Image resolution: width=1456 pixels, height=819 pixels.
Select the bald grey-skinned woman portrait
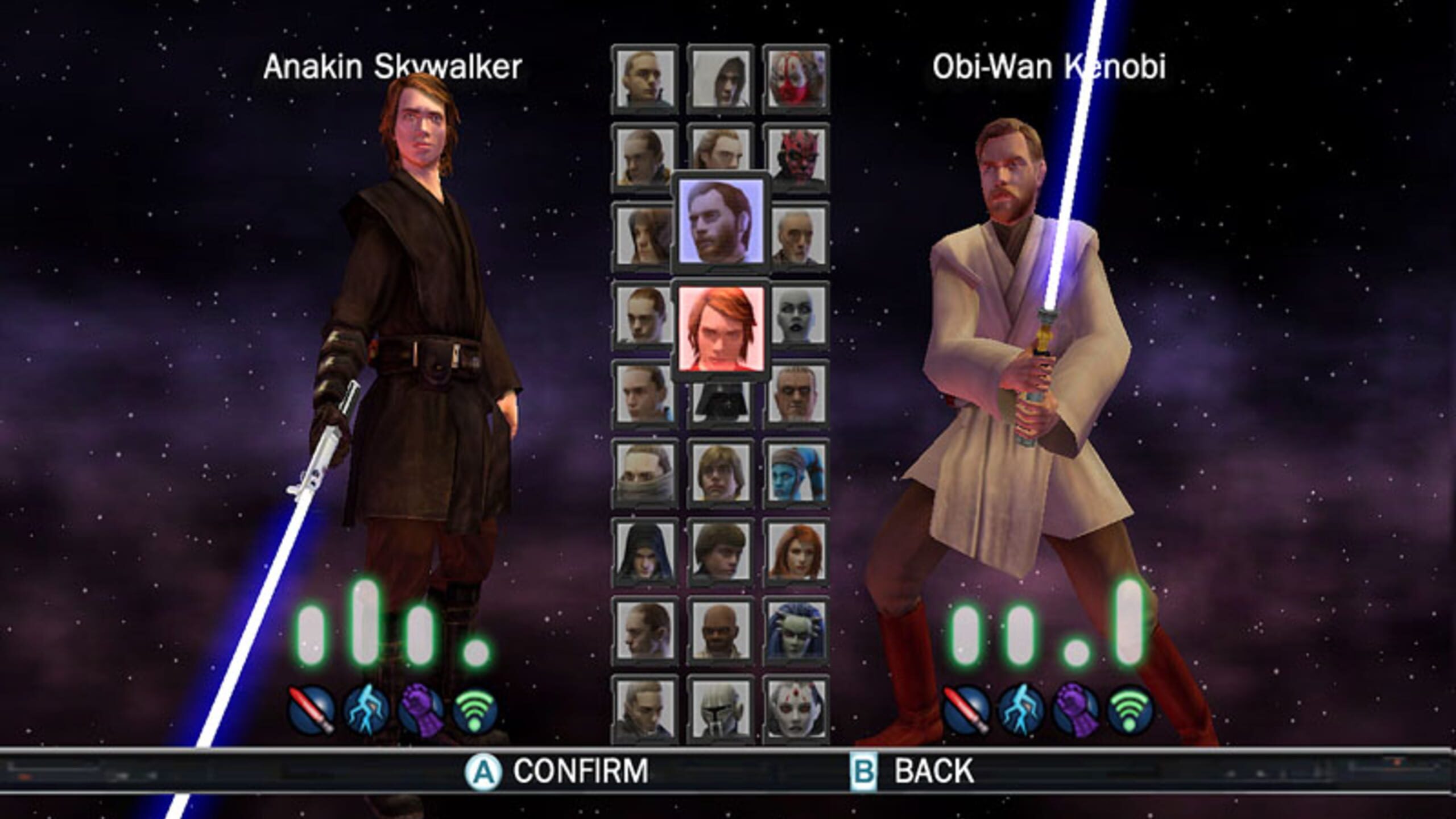[796, 315]
